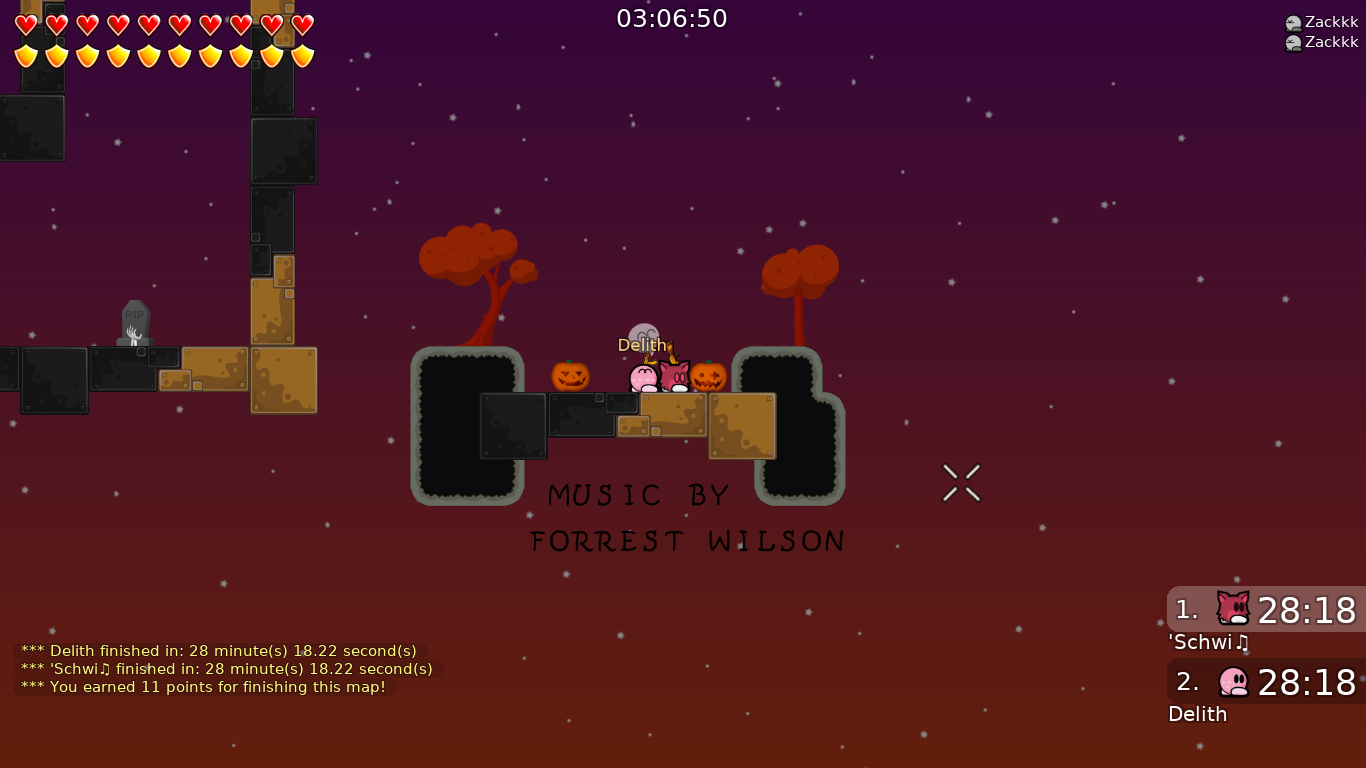Image resolution: width=1366 pixels, height=768 pixels.
Task: Click the chat message about earning 11 points
Action: (202, 687)
